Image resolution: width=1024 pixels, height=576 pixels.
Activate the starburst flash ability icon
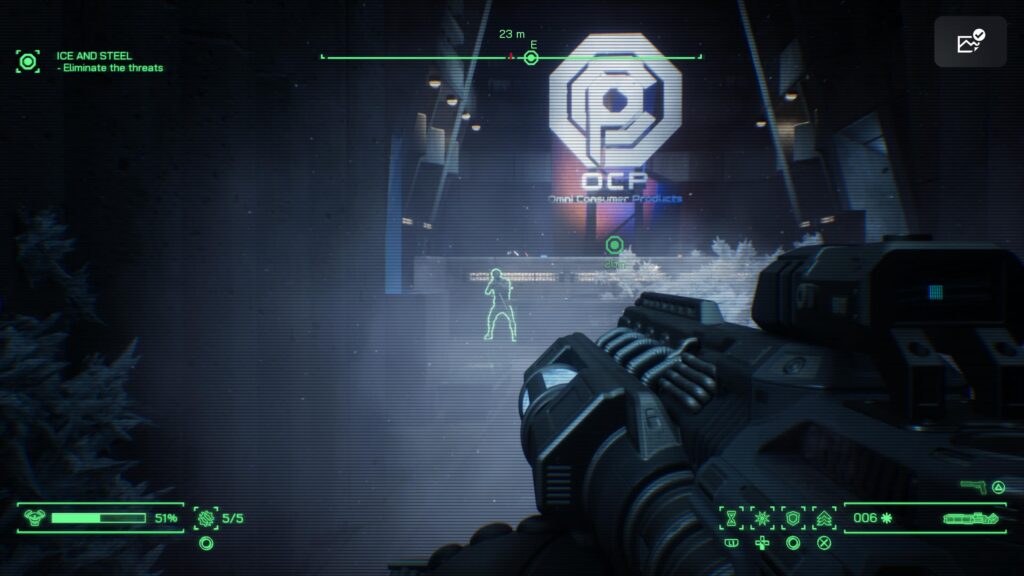click(762, 518)
